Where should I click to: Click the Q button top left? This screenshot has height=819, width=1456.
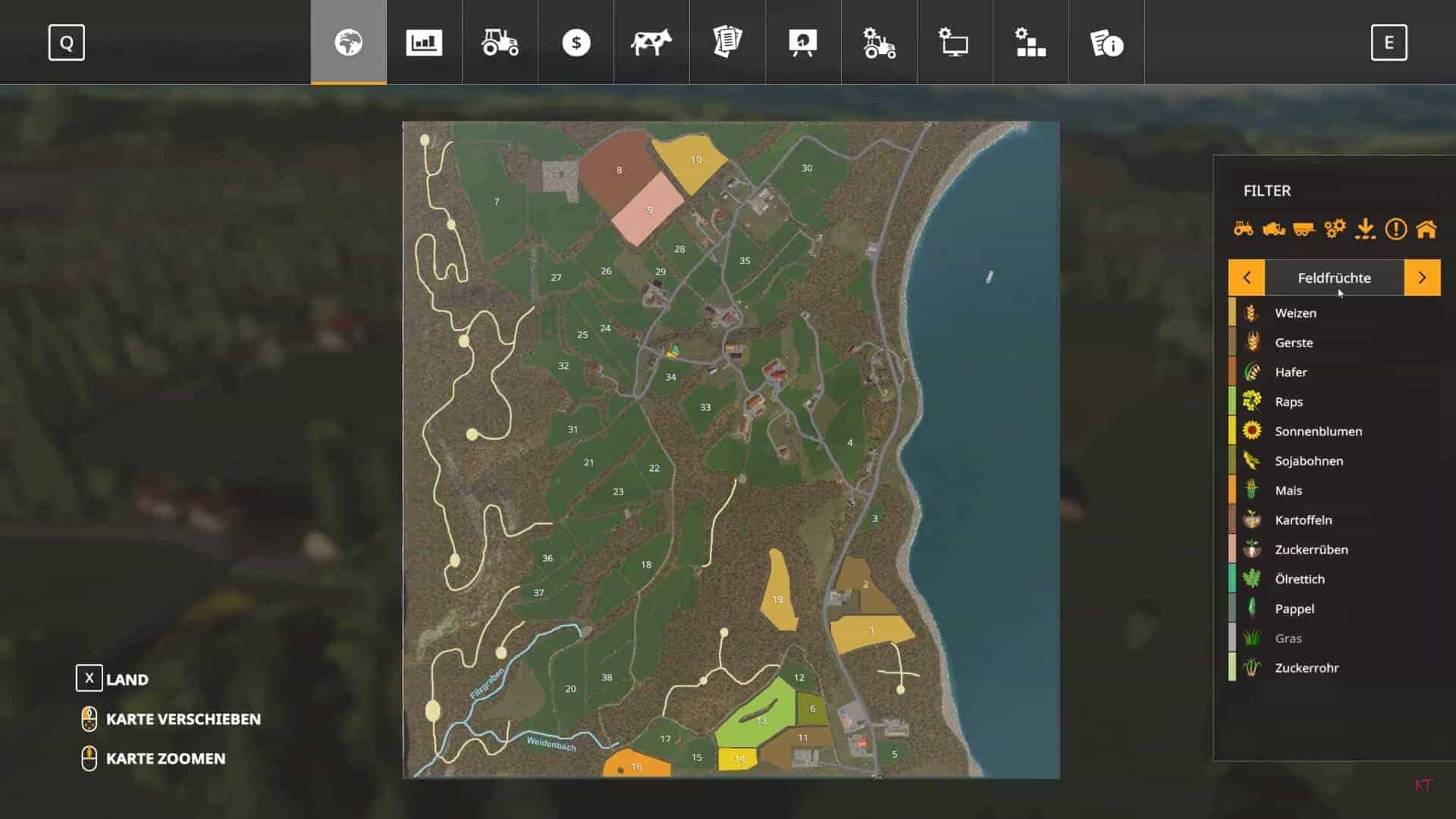(x=67, y=42)
